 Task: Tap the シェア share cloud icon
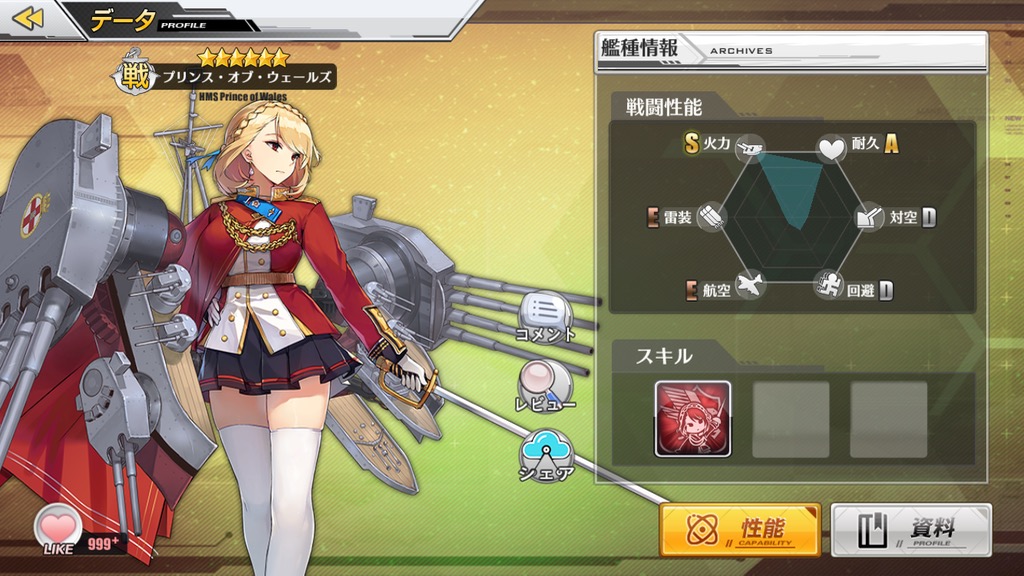pos(545,451)
